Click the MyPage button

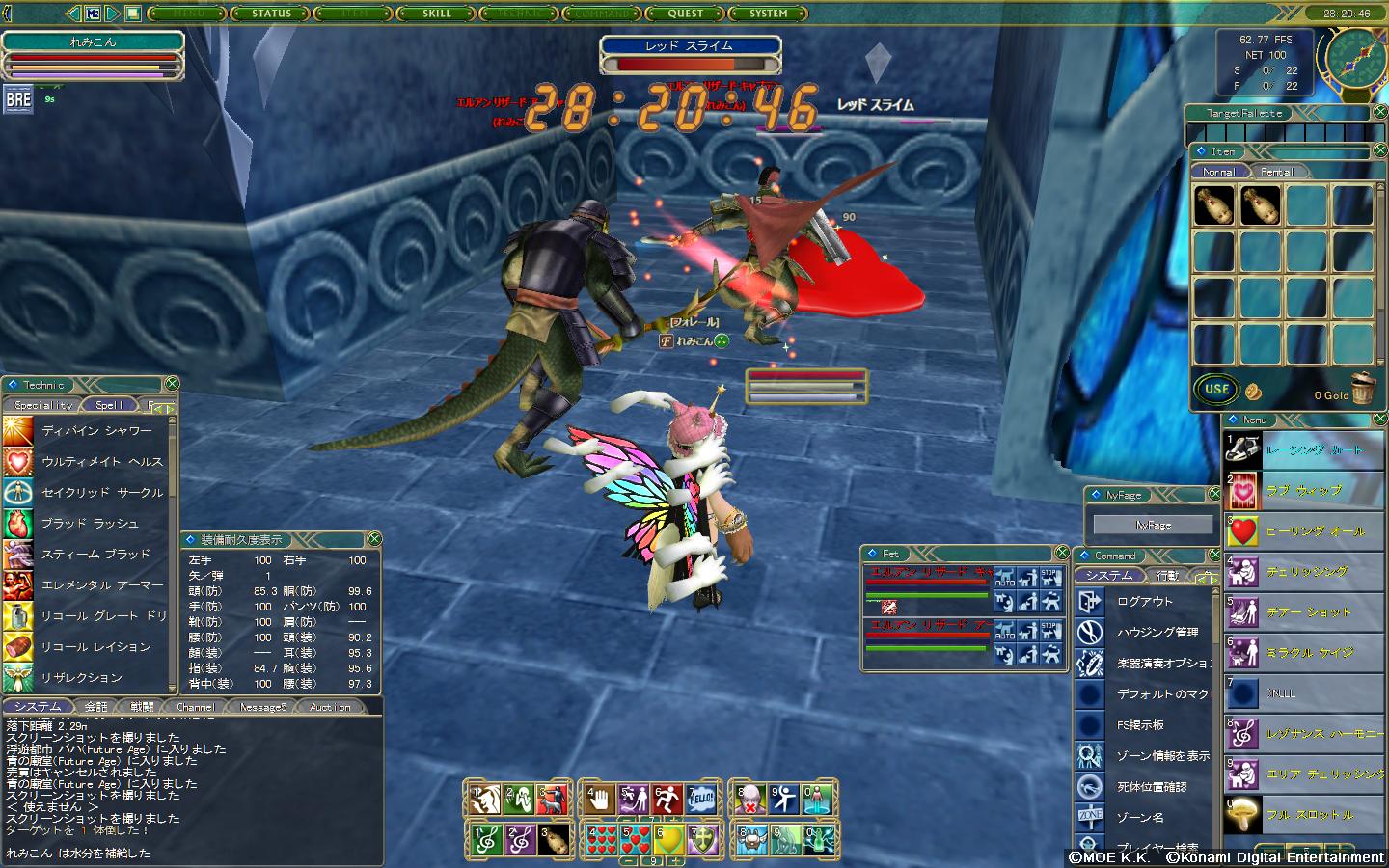click(1153, 525)
